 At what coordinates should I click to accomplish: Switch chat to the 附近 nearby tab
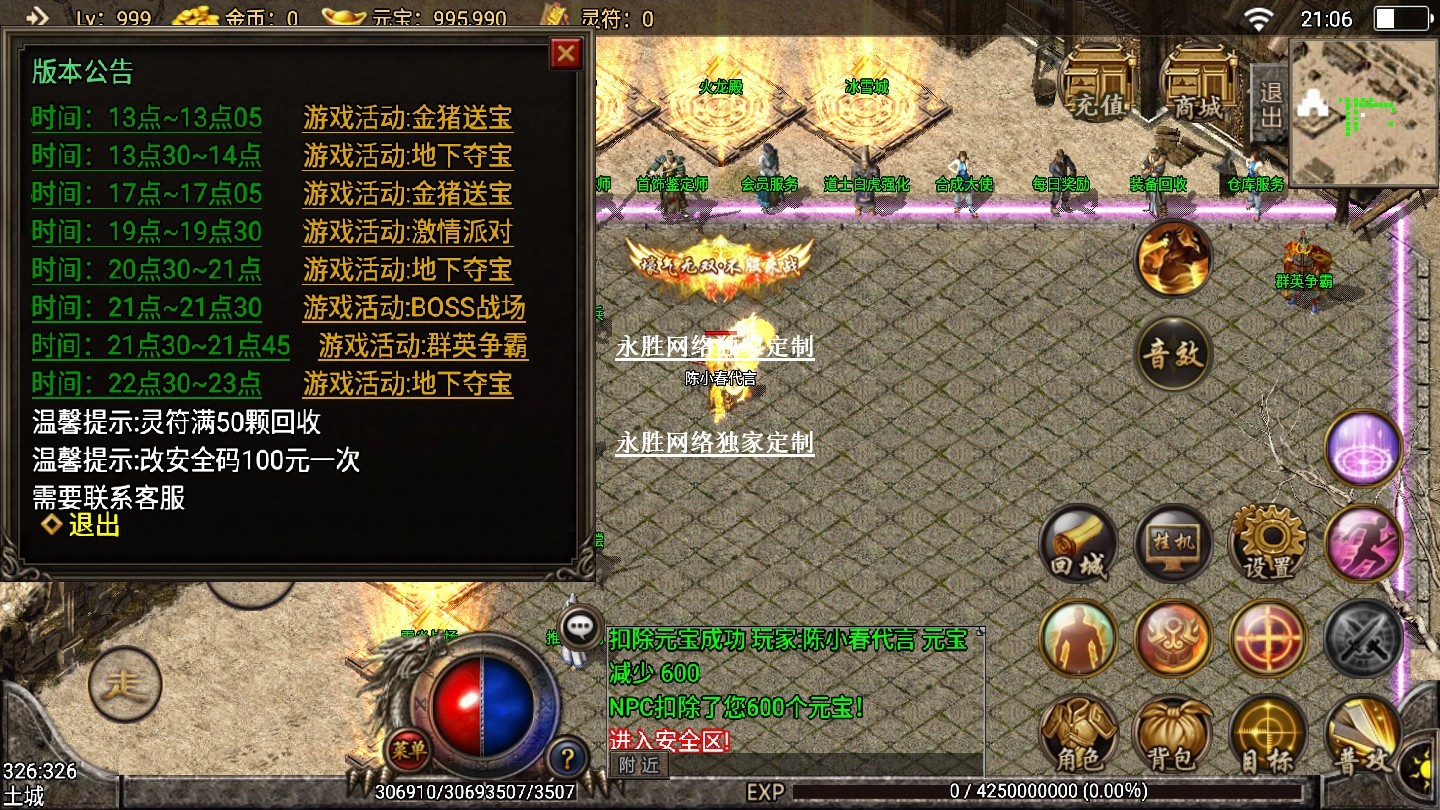(638, 765)
